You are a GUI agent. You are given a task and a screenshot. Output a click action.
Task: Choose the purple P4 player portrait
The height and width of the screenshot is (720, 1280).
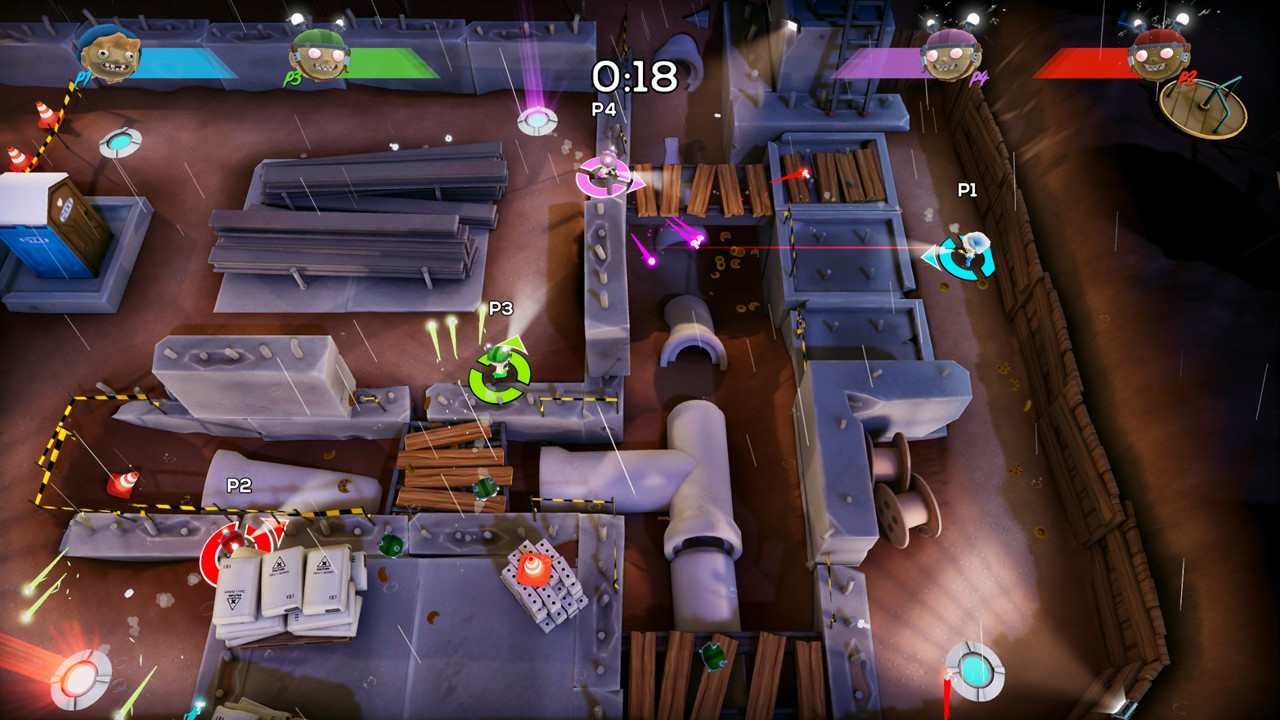(949, 54)
